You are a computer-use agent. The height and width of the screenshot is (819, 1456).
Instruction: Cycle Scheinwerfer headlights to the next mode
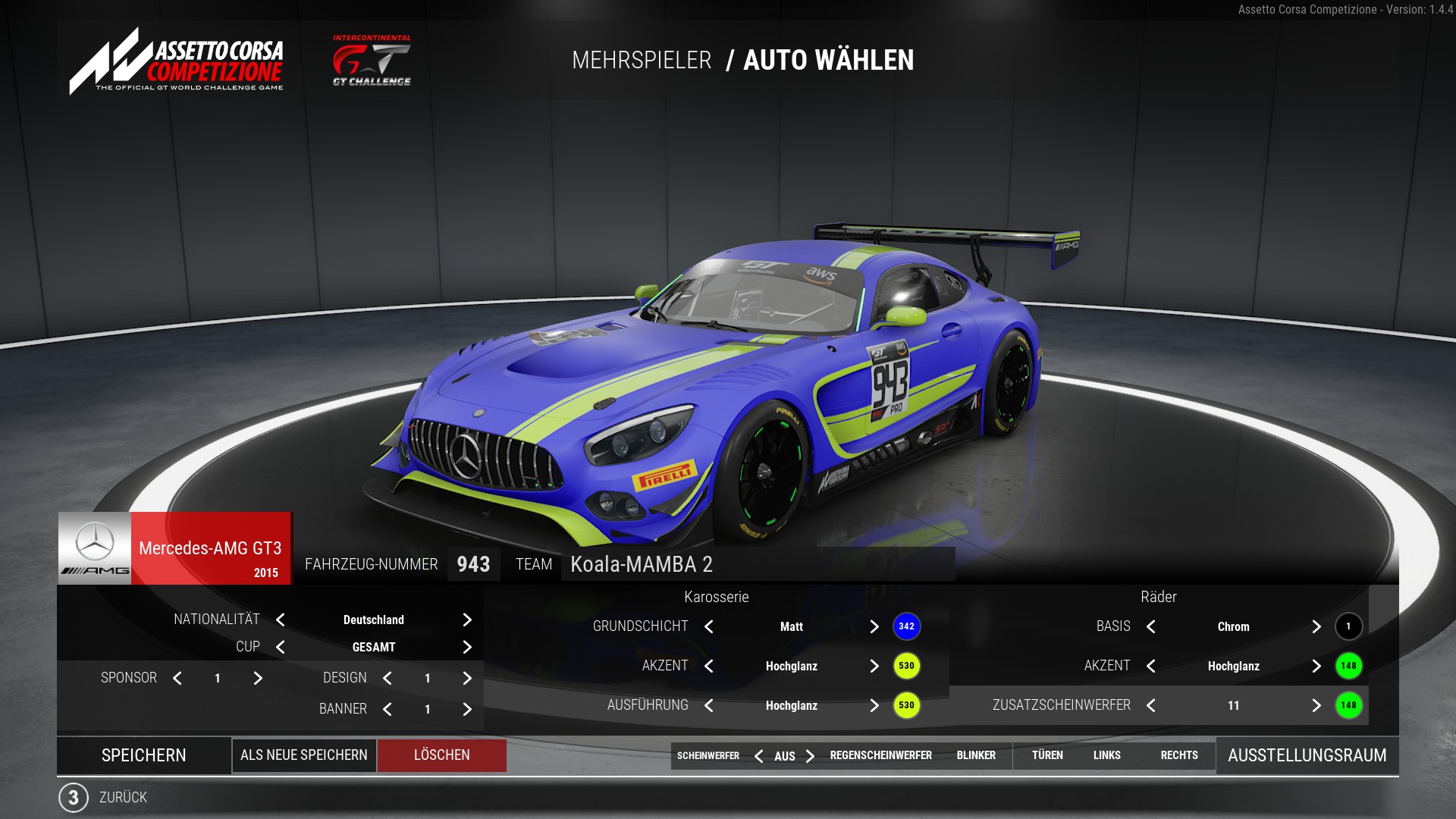[811, 756]
